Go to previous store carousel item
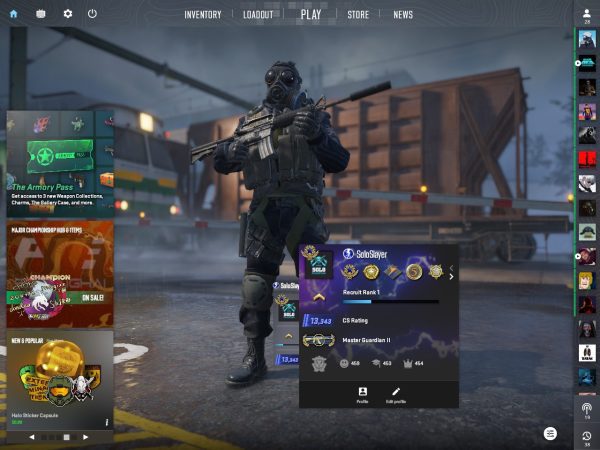 pyautogui.click(x=31, y=437)
